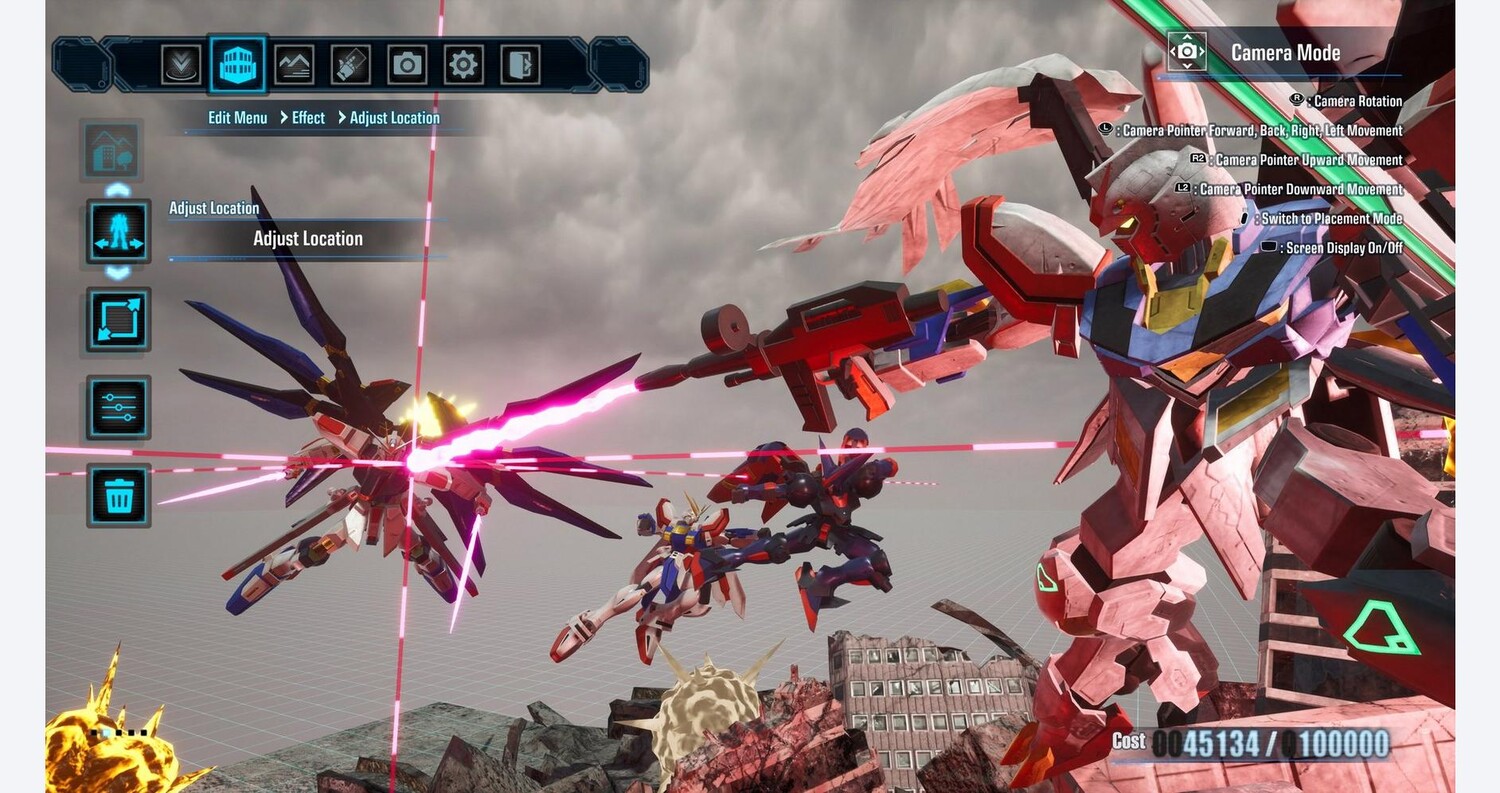Viewport: 1500px width, 793px height.
Task: Choose the hand holding card icon
Action: 350,65
